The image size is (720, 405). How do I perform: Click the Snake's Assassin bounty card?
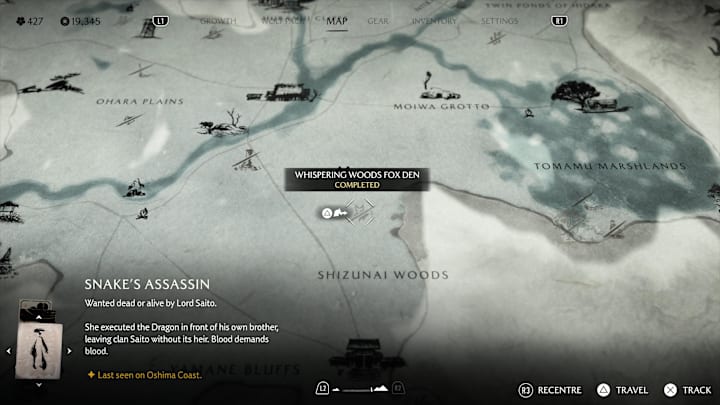[37, 349]
